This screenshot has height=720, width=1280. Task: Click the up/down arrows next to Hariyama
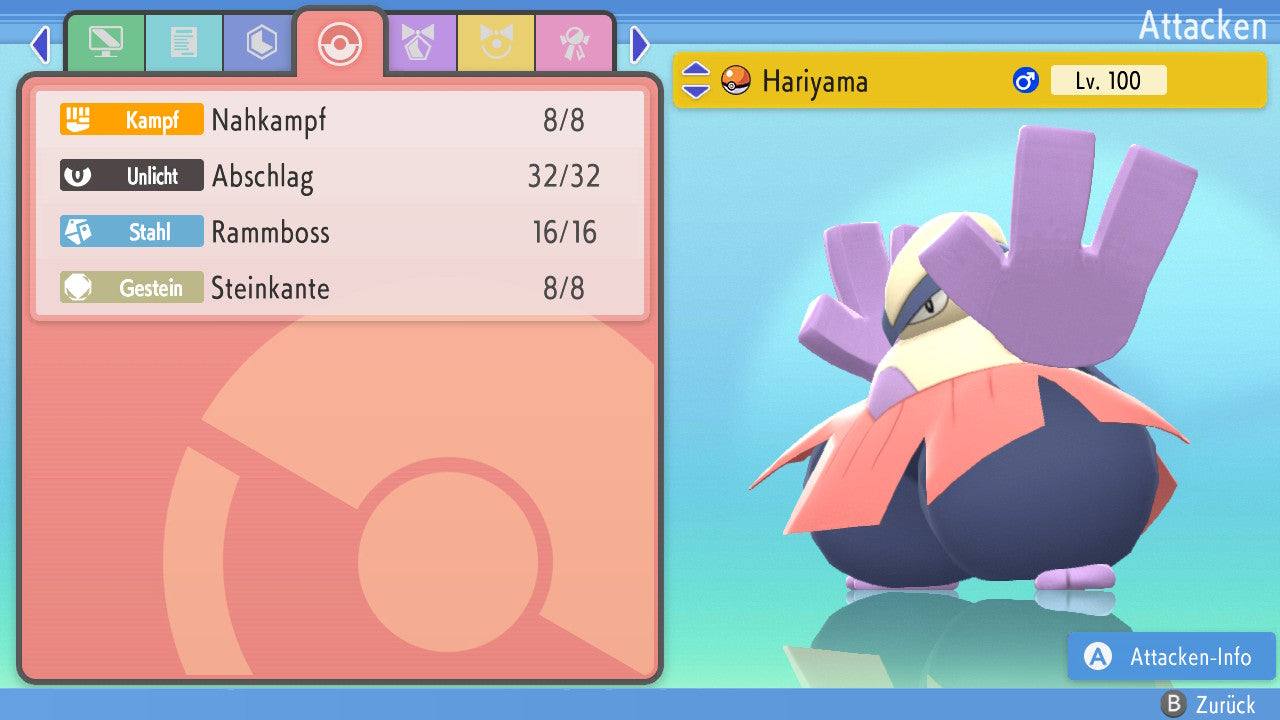pos(696,80)
